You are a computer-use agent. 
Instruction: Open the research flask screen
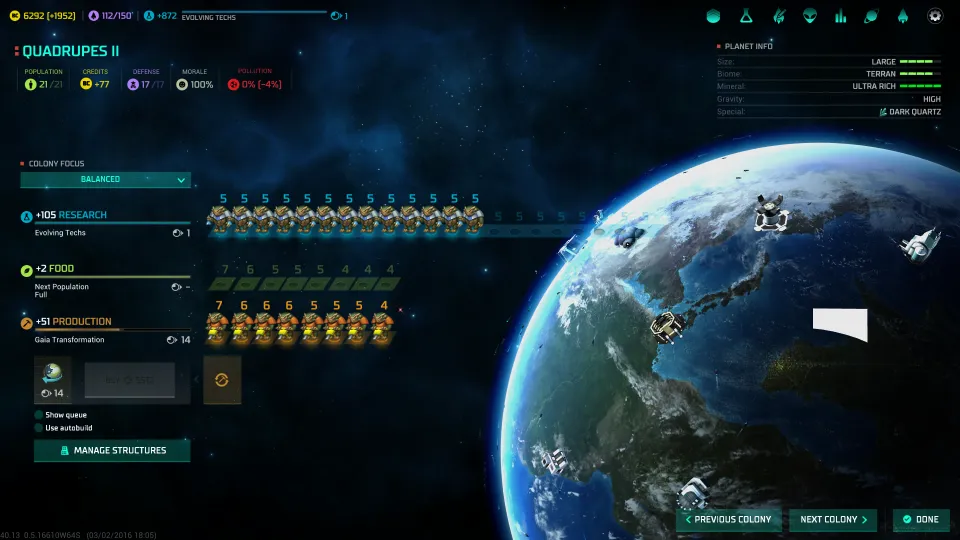(745, 16)
